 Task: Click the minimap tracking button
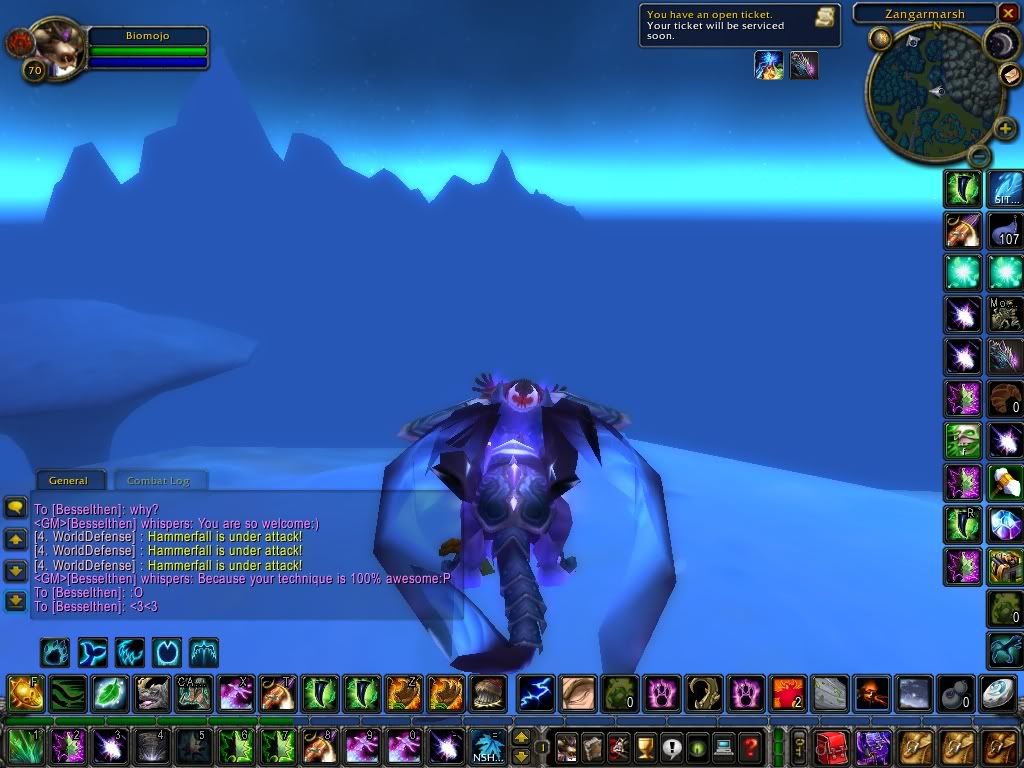[880, 39]
